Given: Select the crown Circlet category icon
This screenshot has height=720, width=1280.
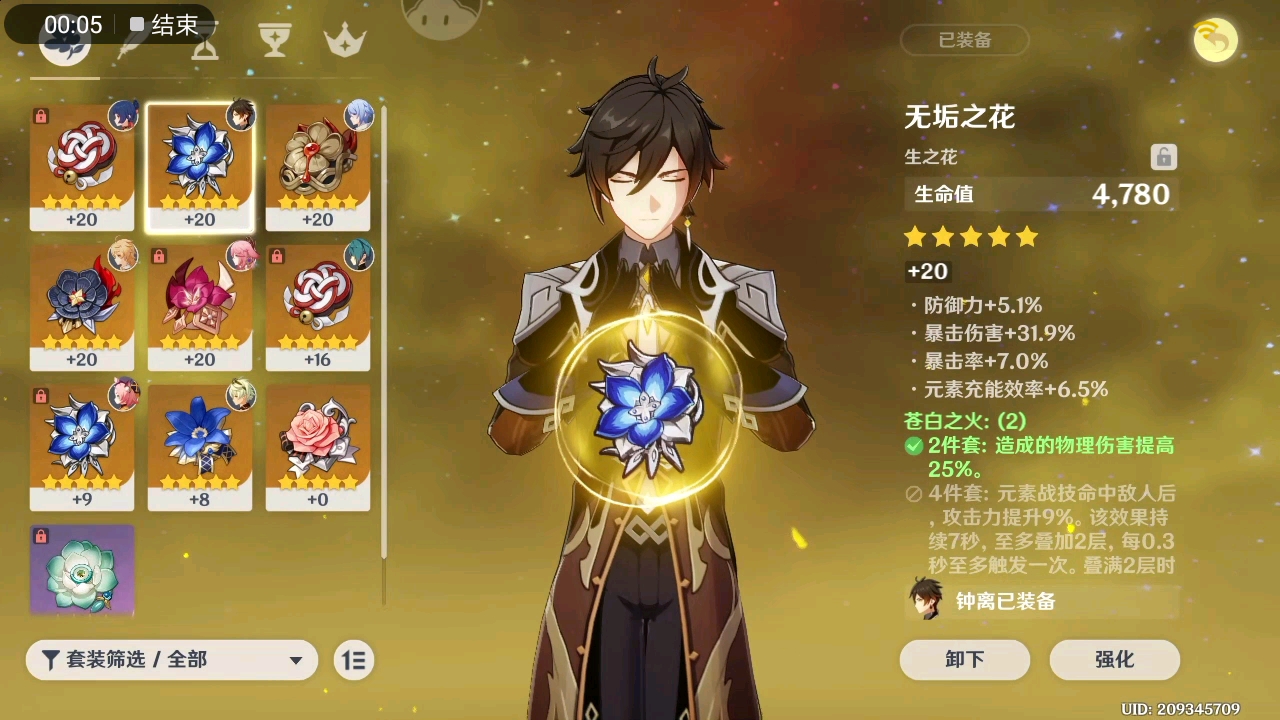Looking at the screenshot, I should 344,40.
